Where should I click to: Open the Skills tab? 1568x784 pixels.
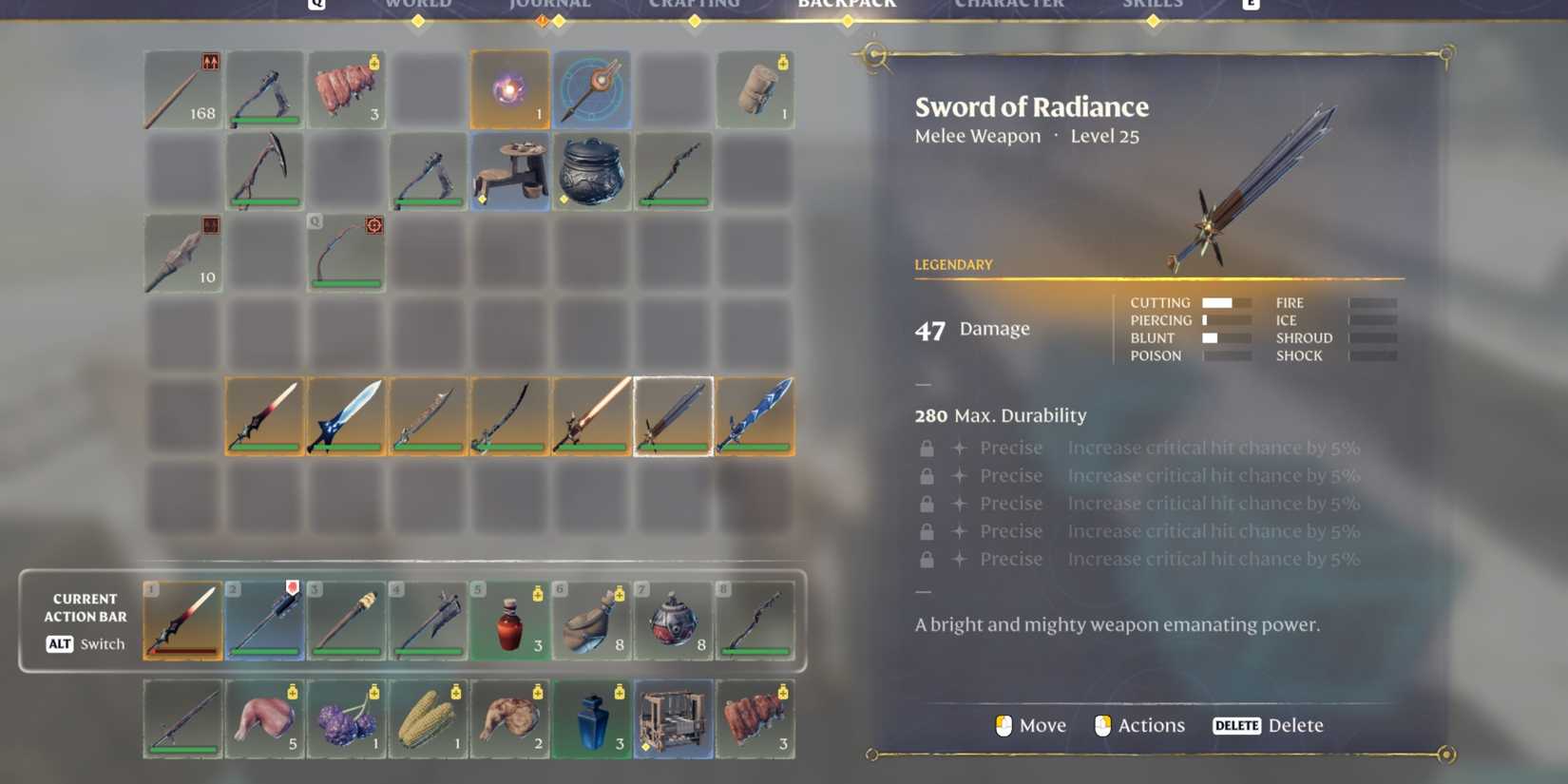pyautogui.click(x=1153, y=5)
